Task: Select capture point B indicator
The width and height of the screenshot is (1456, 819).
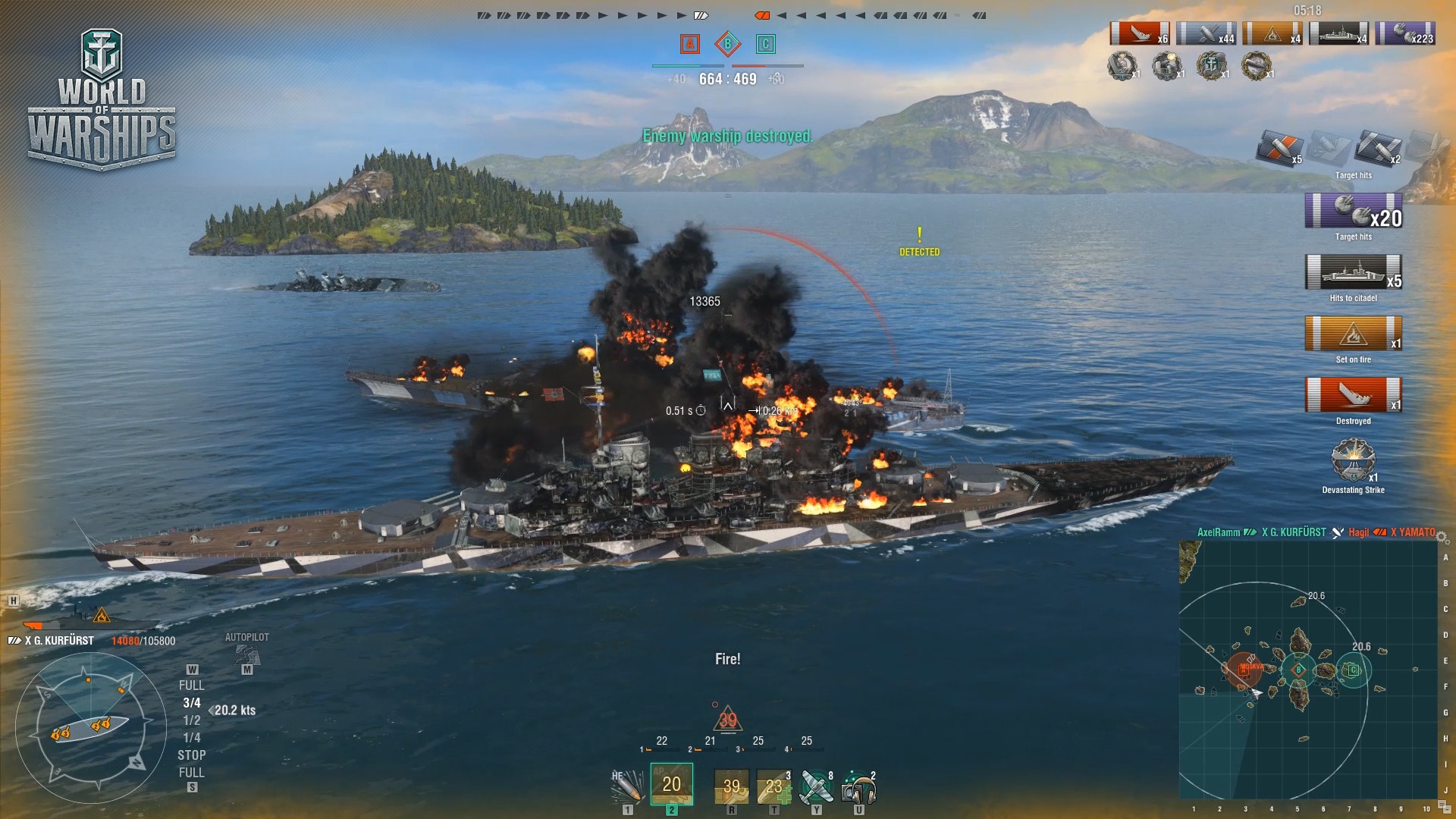Action: pyautogui.click(x=727, y=44)
